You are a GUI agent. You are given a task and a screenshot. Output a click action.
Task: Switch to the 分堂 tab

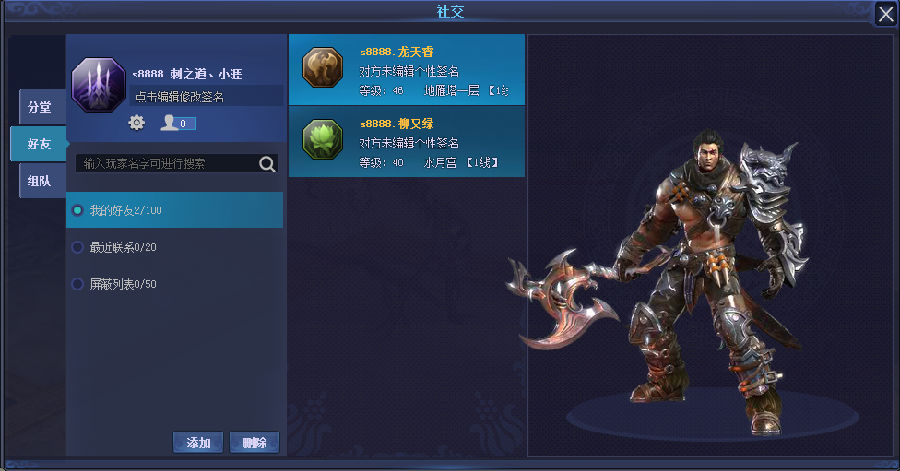(40, 107)
